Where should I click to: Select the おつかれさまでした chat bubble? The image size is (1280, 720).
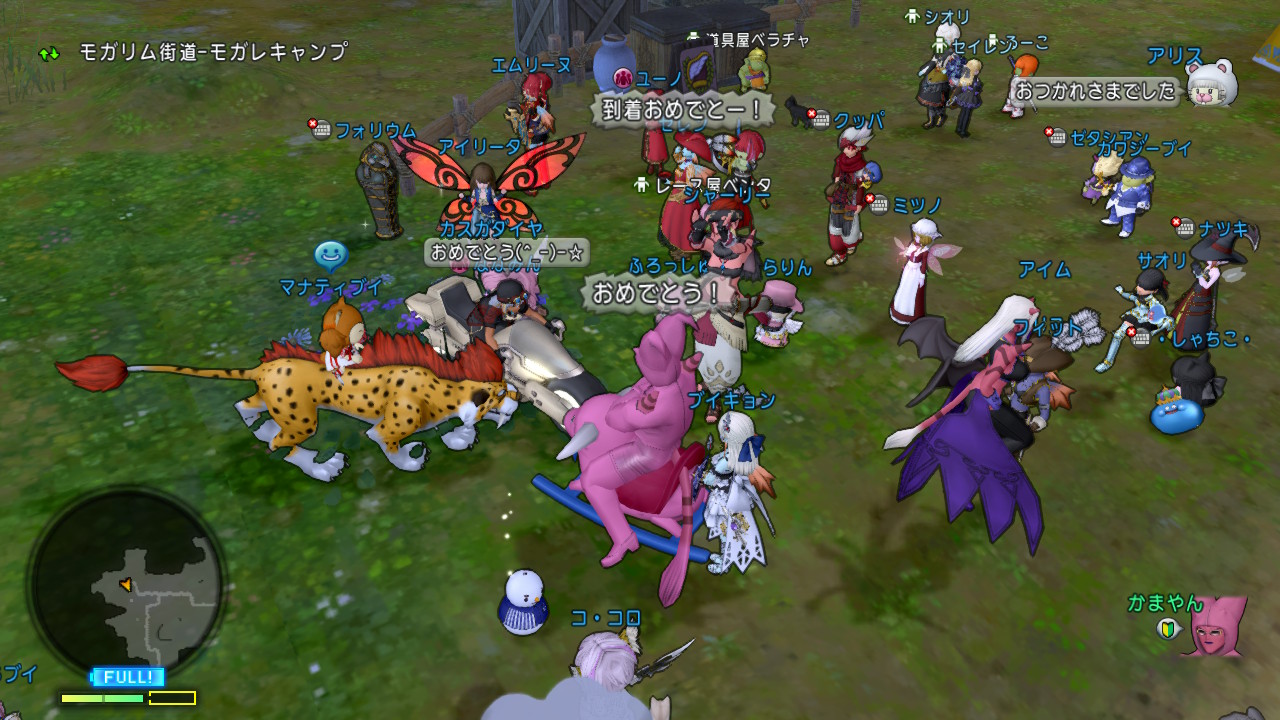click(x=1095, y=91)
